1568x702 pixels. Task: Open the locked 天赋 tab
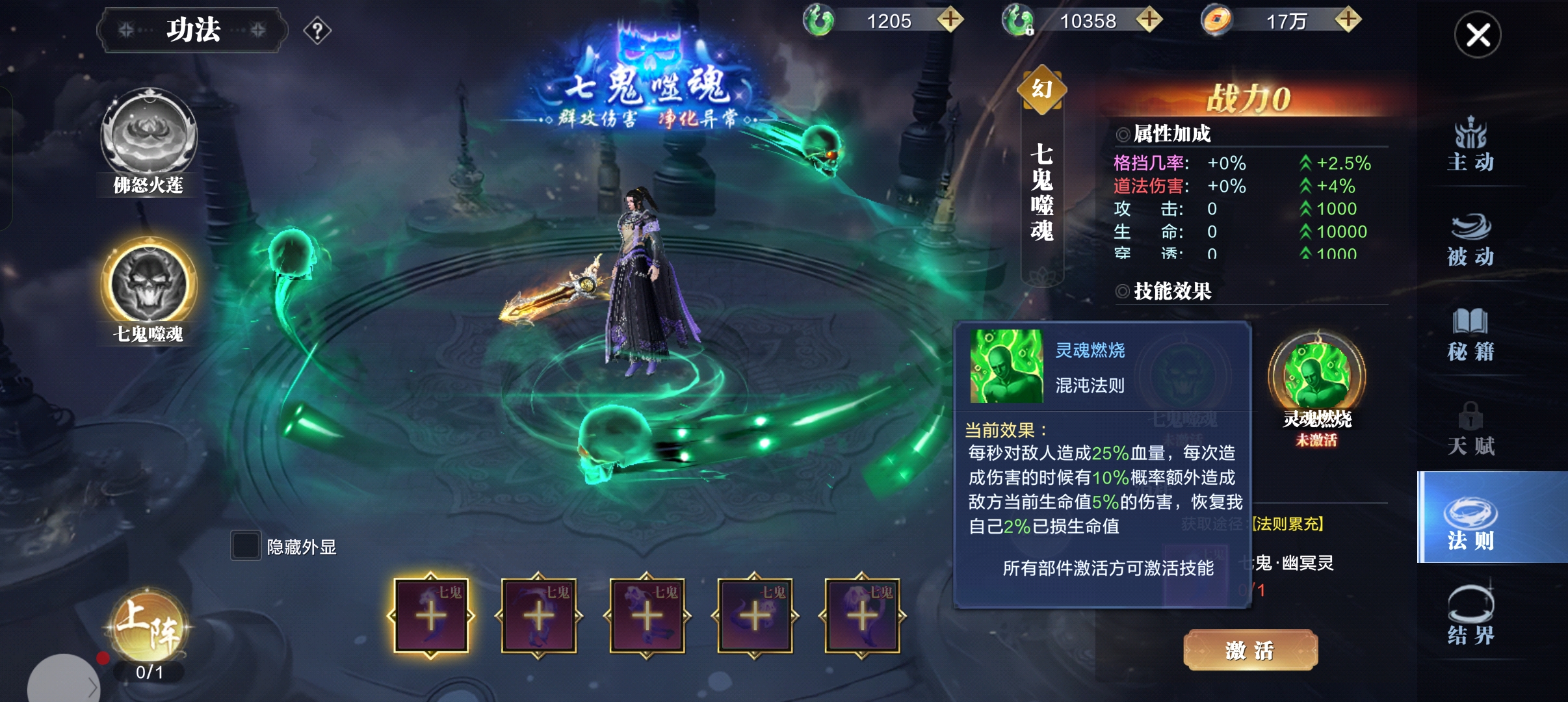[1470, 429]
